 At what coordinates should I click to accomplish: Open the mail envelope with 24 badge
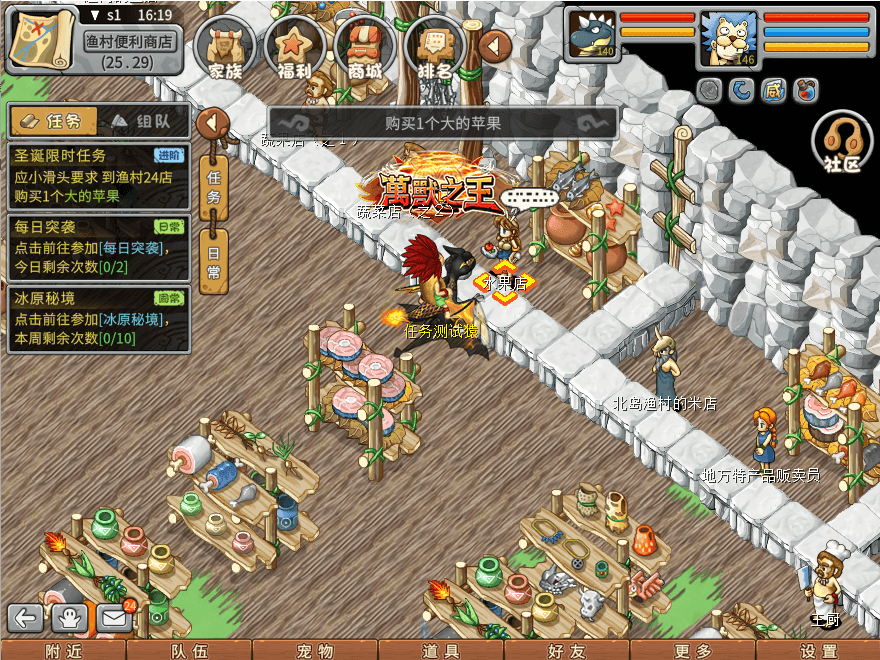coord(114,618)
